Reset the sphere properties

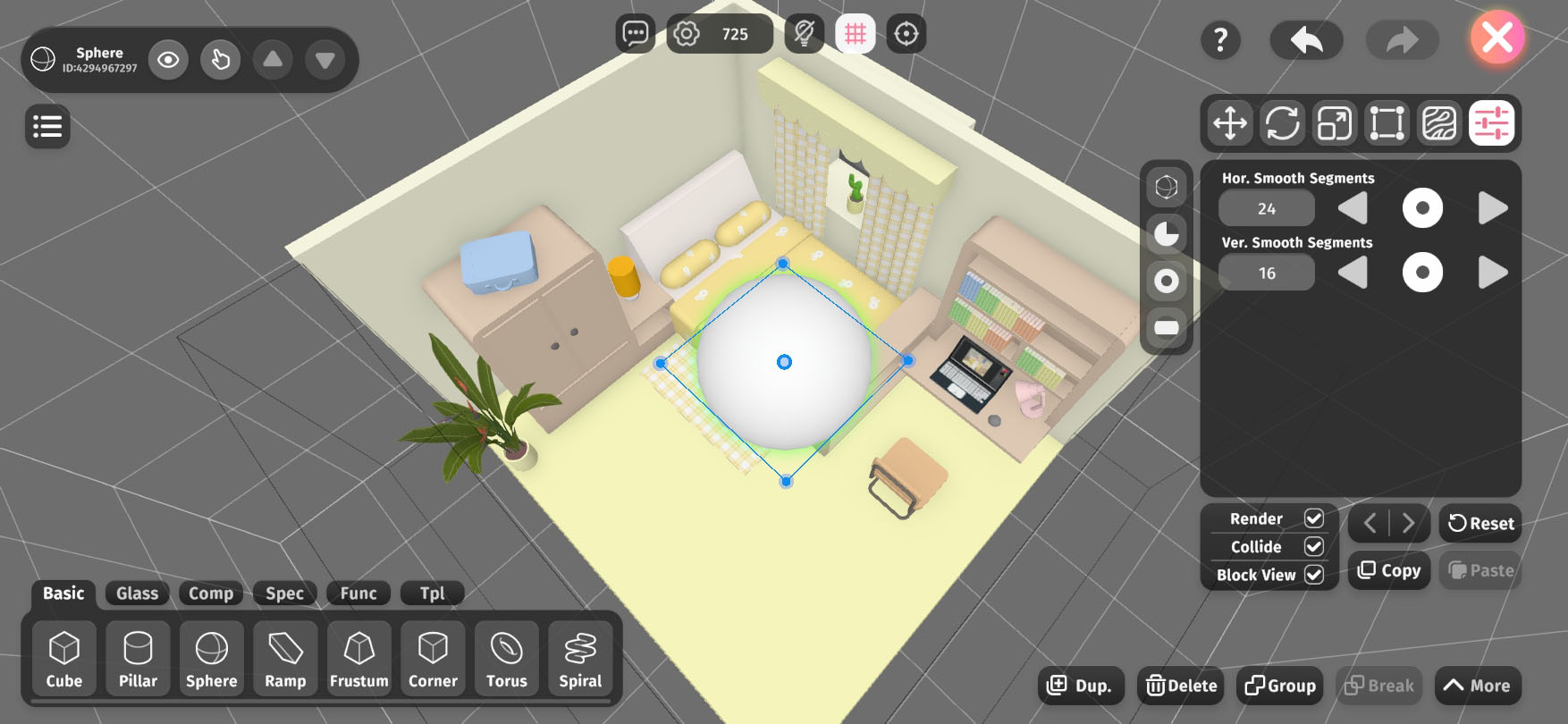click(1480, 524)
